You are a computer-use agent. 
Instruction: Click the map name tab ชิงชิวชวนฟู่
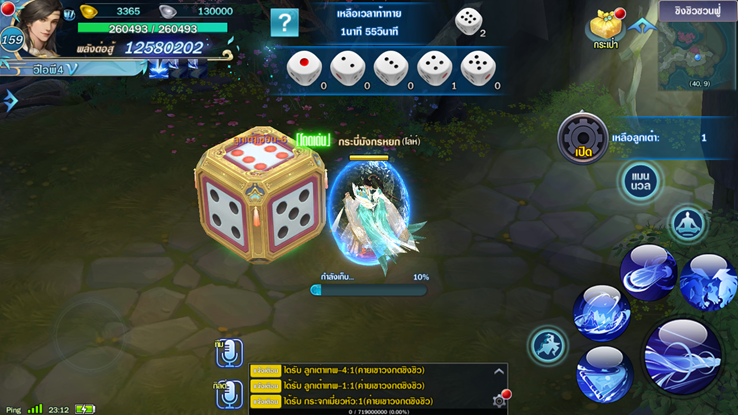point(699,11)
